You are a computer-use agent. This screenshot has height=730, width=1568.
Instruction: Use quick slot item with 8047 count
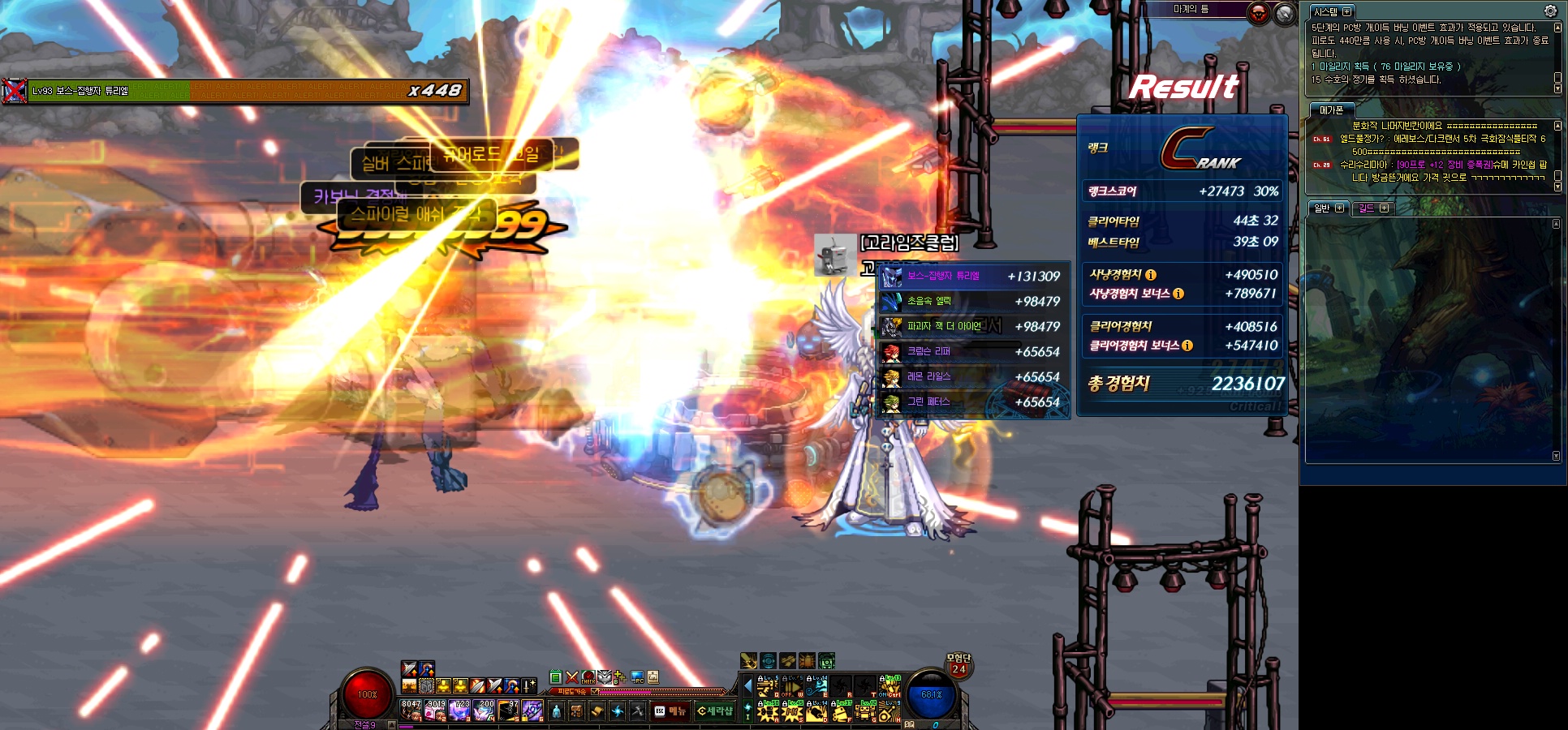coord(411,711)
